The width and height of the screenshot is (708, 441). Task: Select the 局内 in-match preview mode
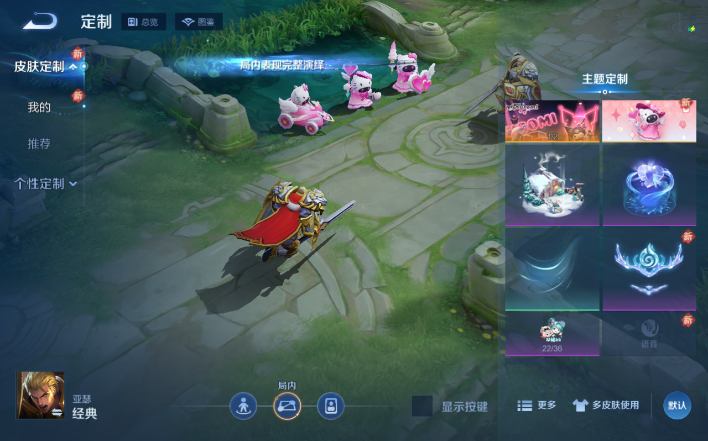(287, 405)
